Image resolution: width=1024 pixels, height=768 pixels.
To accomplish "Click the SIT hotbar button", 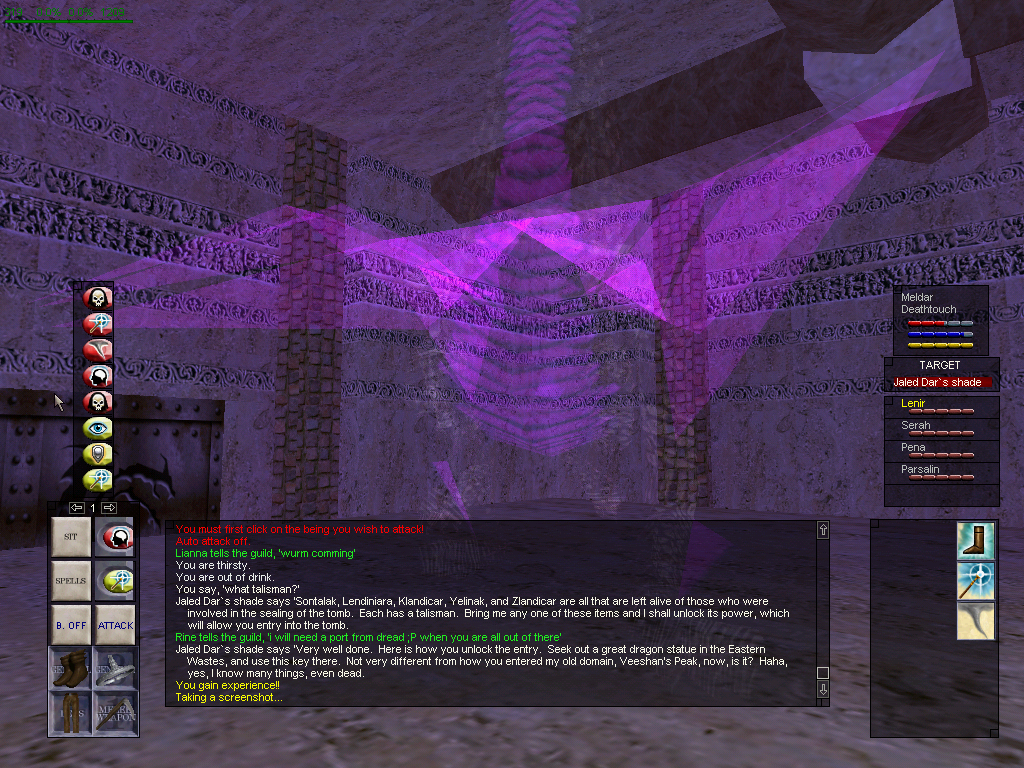I will click(71, 537).
